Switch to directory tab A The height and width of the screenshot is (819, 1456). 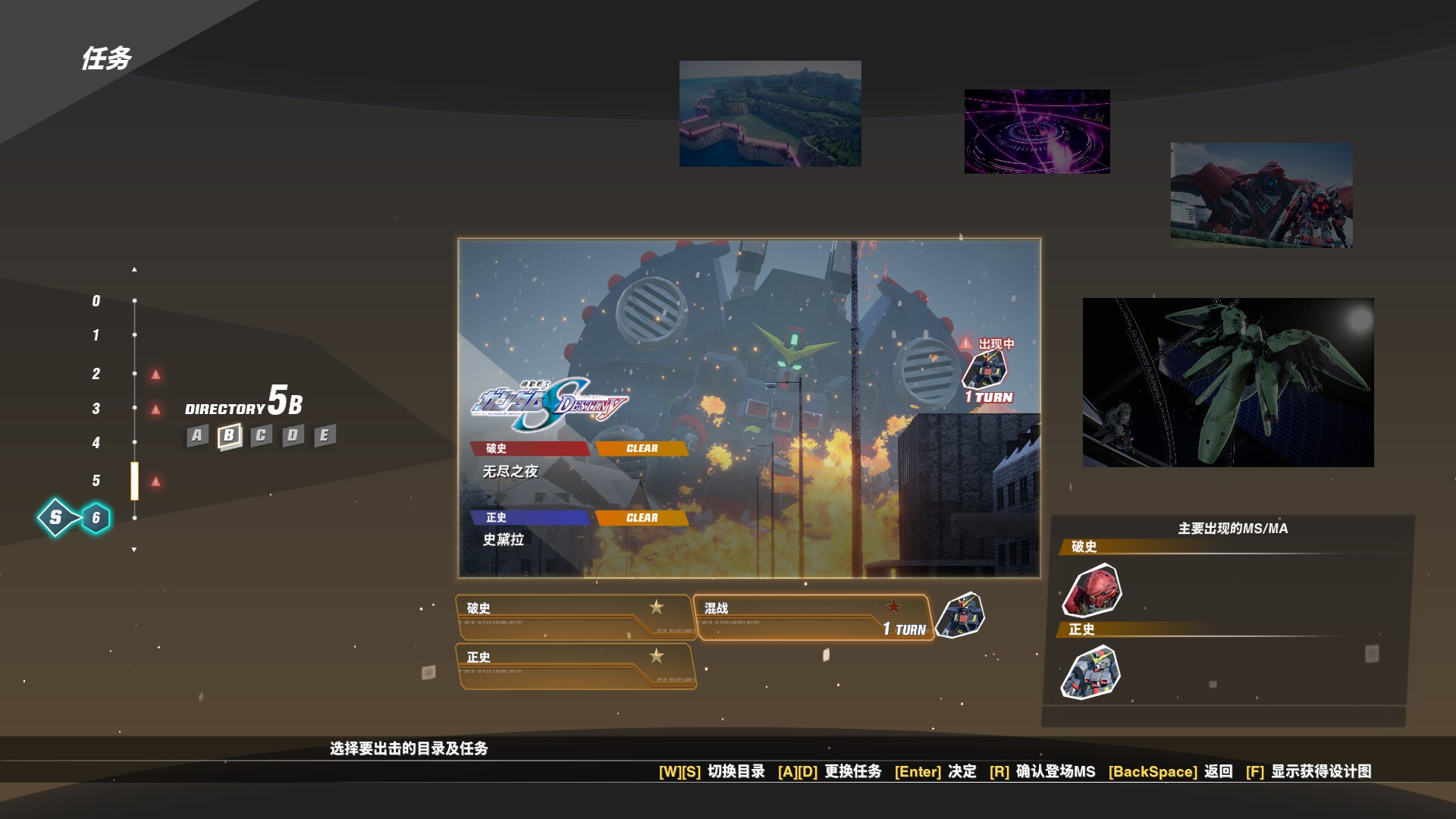(196, 435)
